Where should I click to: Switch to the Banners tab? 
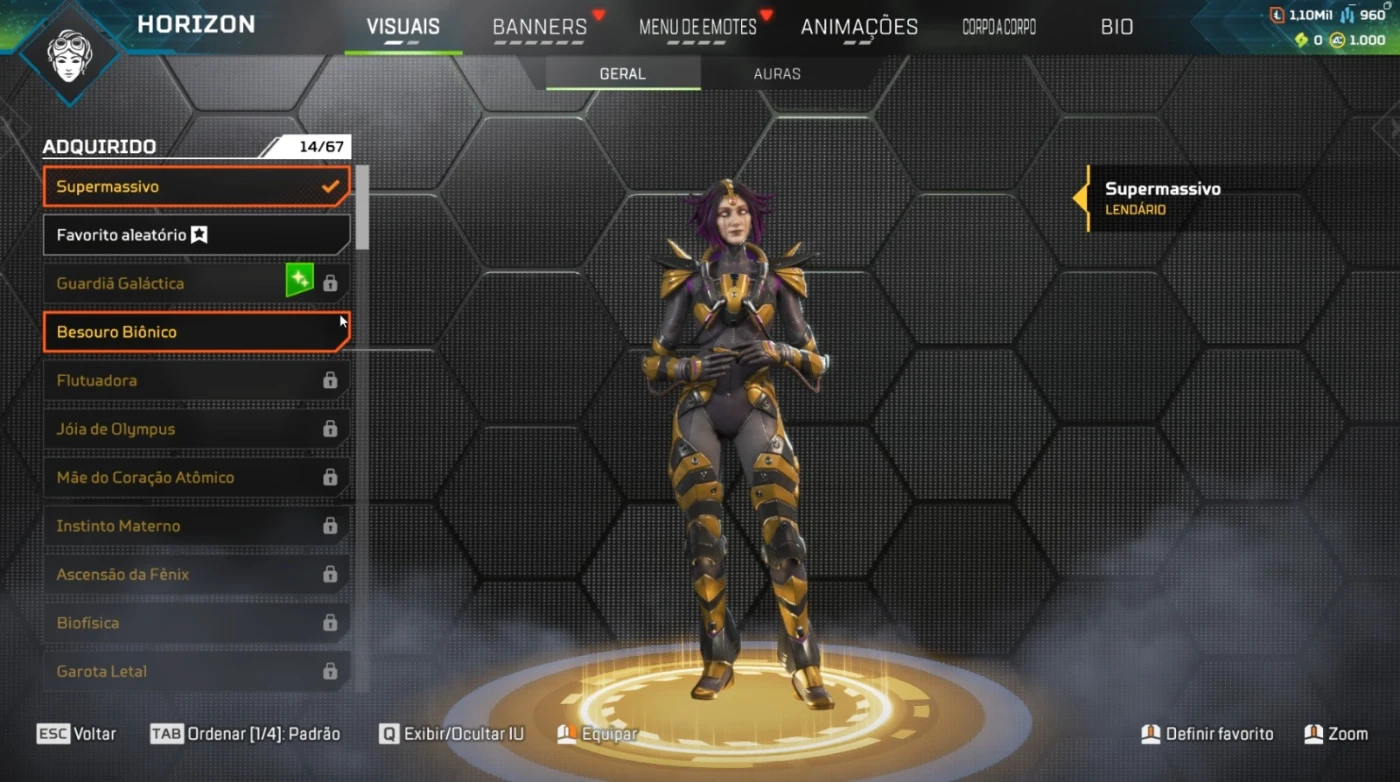(x=540, y=27)
